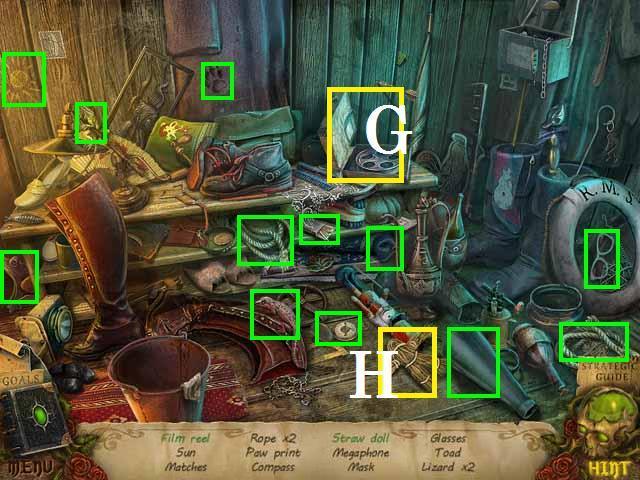Open the journal book with green gem

click(x=38, y=421)
